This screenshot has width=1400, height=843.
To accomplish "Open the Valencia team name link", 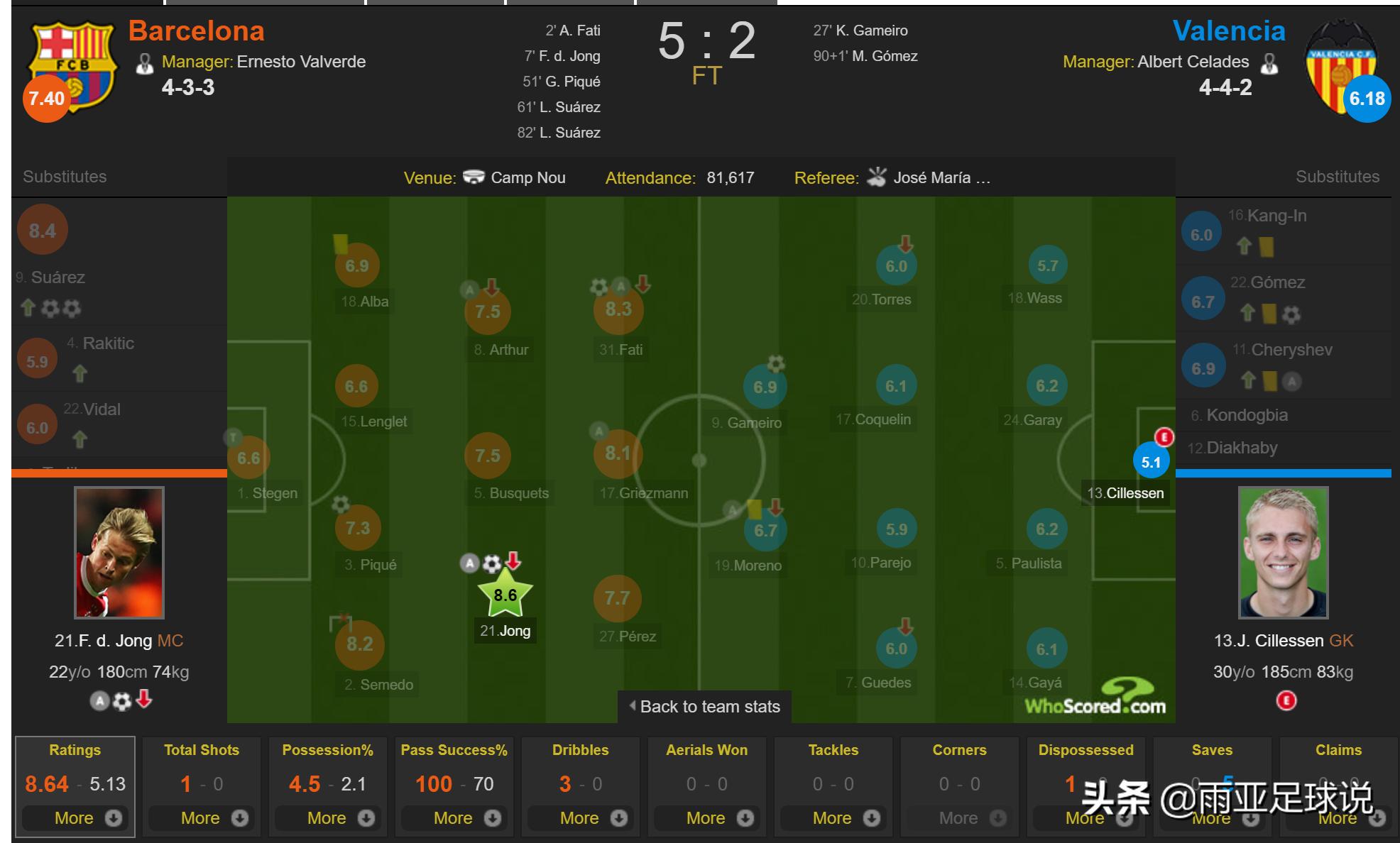I will coord(1228,31).
